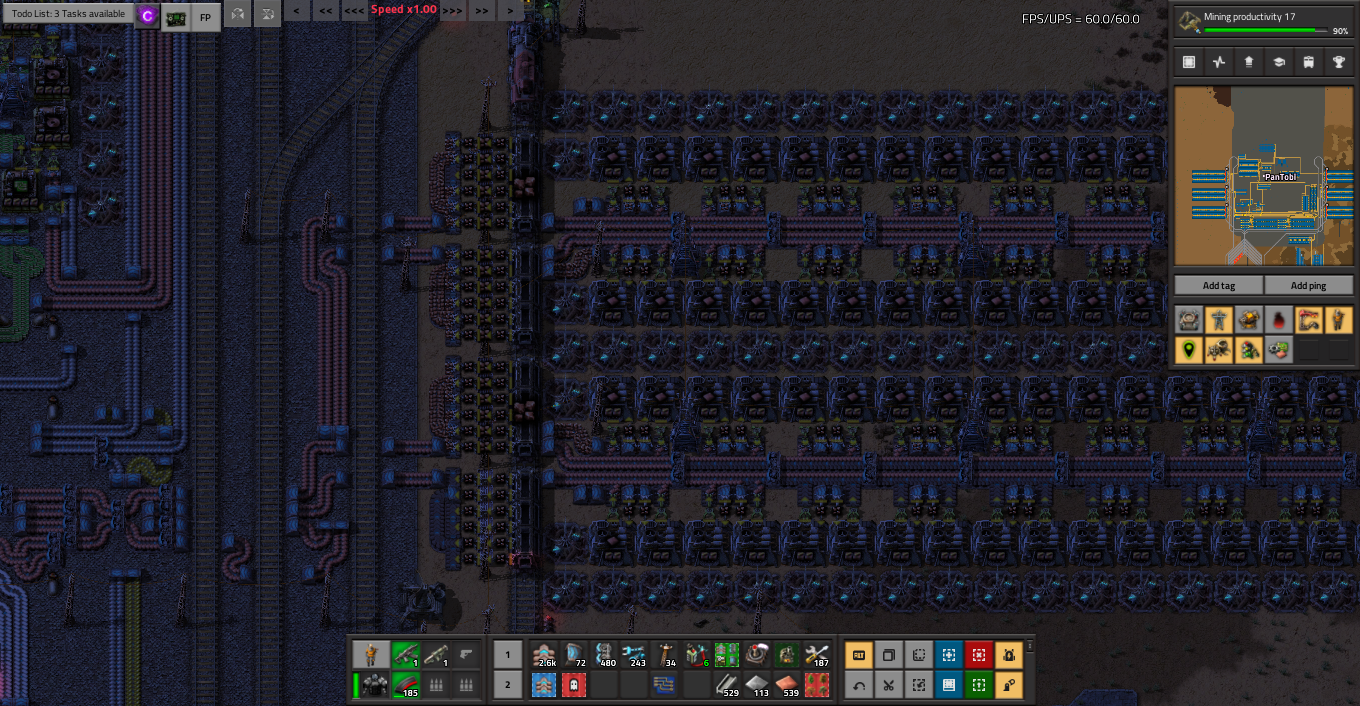Select the red deconstruction planner shortcut

[x=978, y=656]
